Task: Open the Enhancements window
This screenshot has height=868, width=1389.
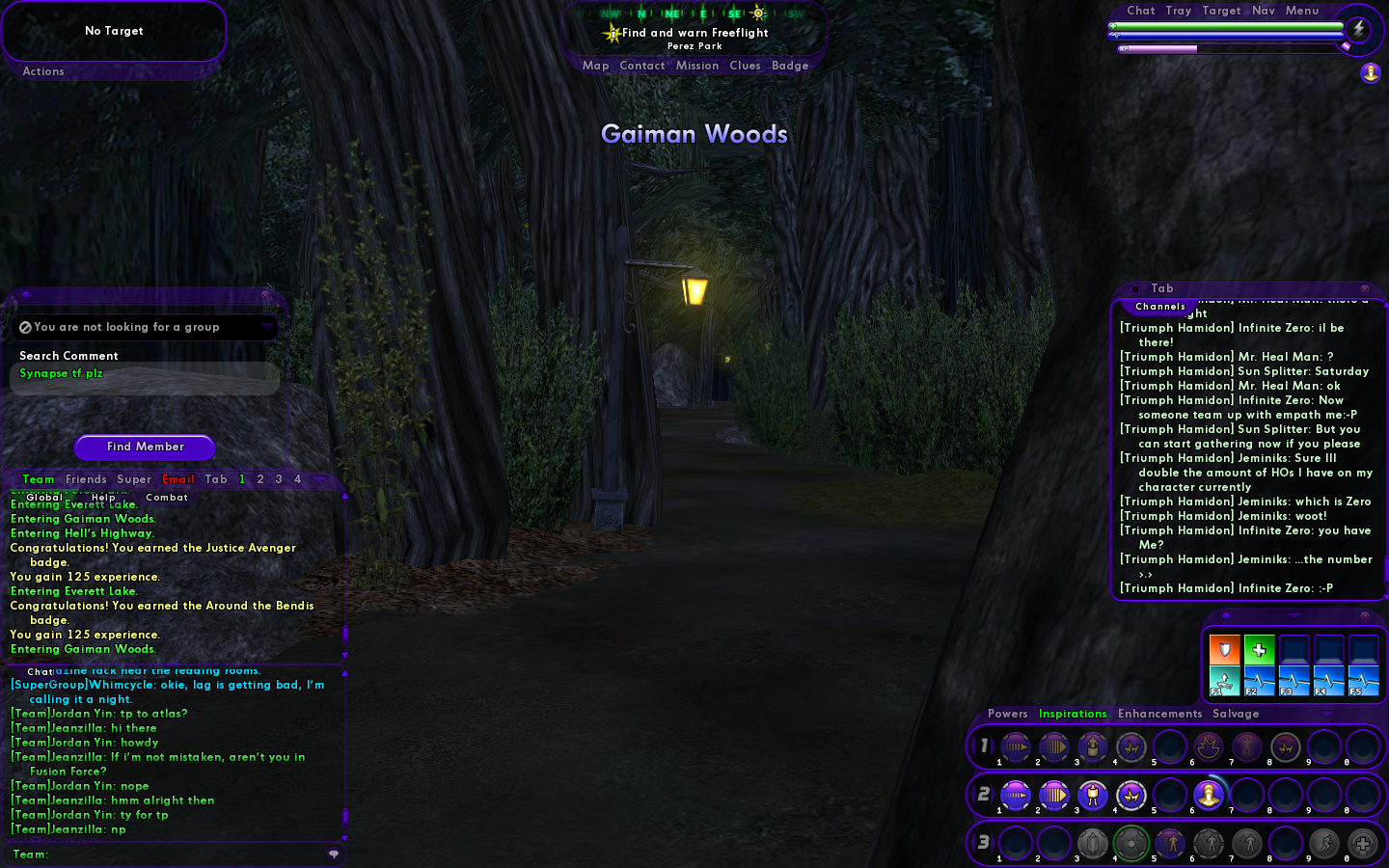Action: pos(1159,714)
